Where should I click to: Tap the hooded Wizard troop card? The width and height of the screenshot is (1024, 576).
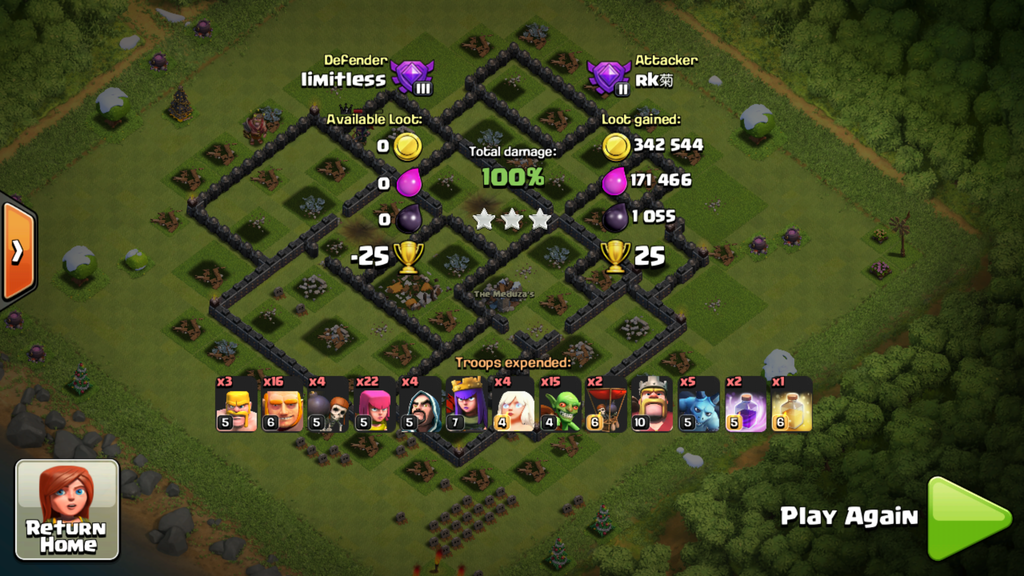tap(422, 405)
